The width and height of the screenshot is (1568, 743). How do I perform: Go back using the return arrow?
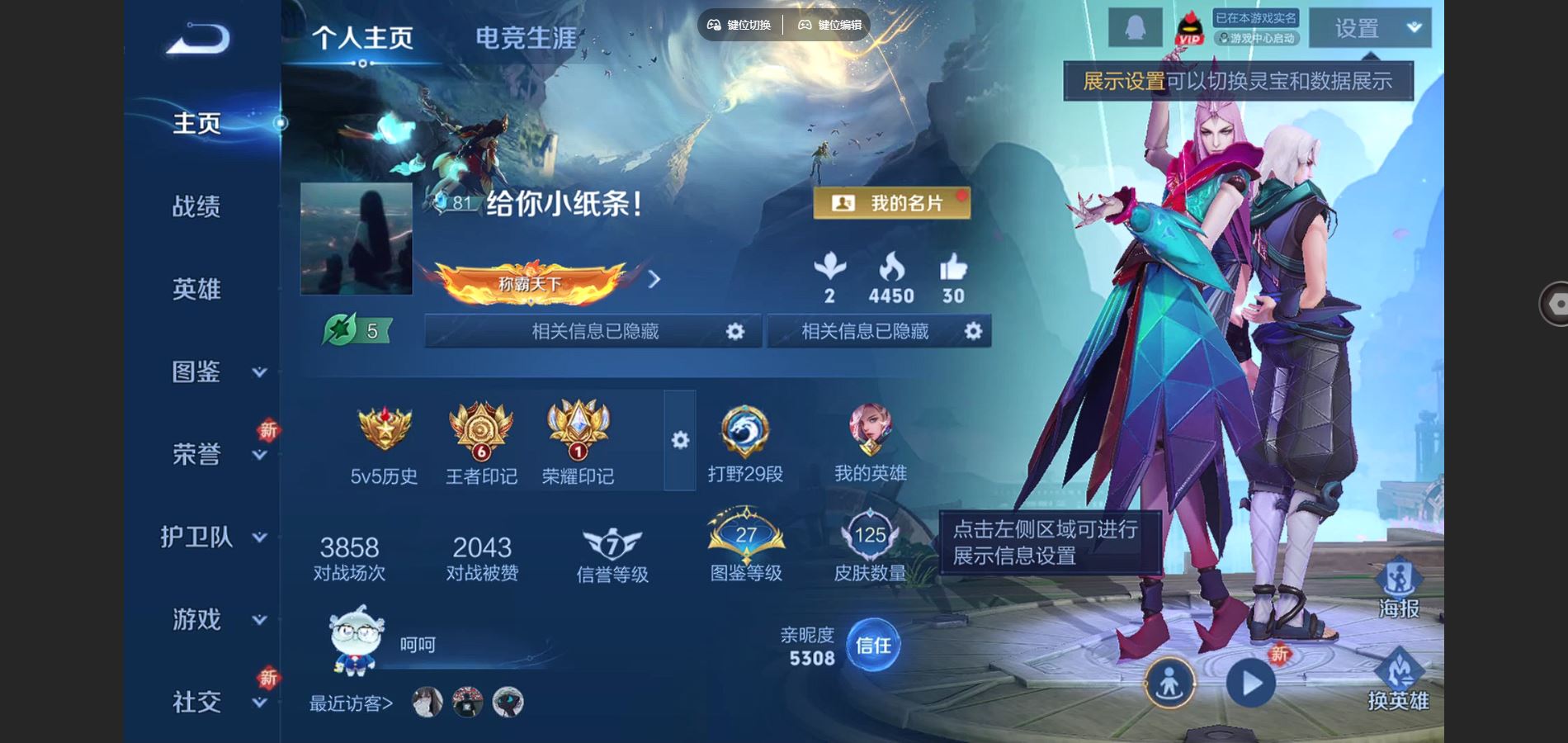[x=198, y=38]
